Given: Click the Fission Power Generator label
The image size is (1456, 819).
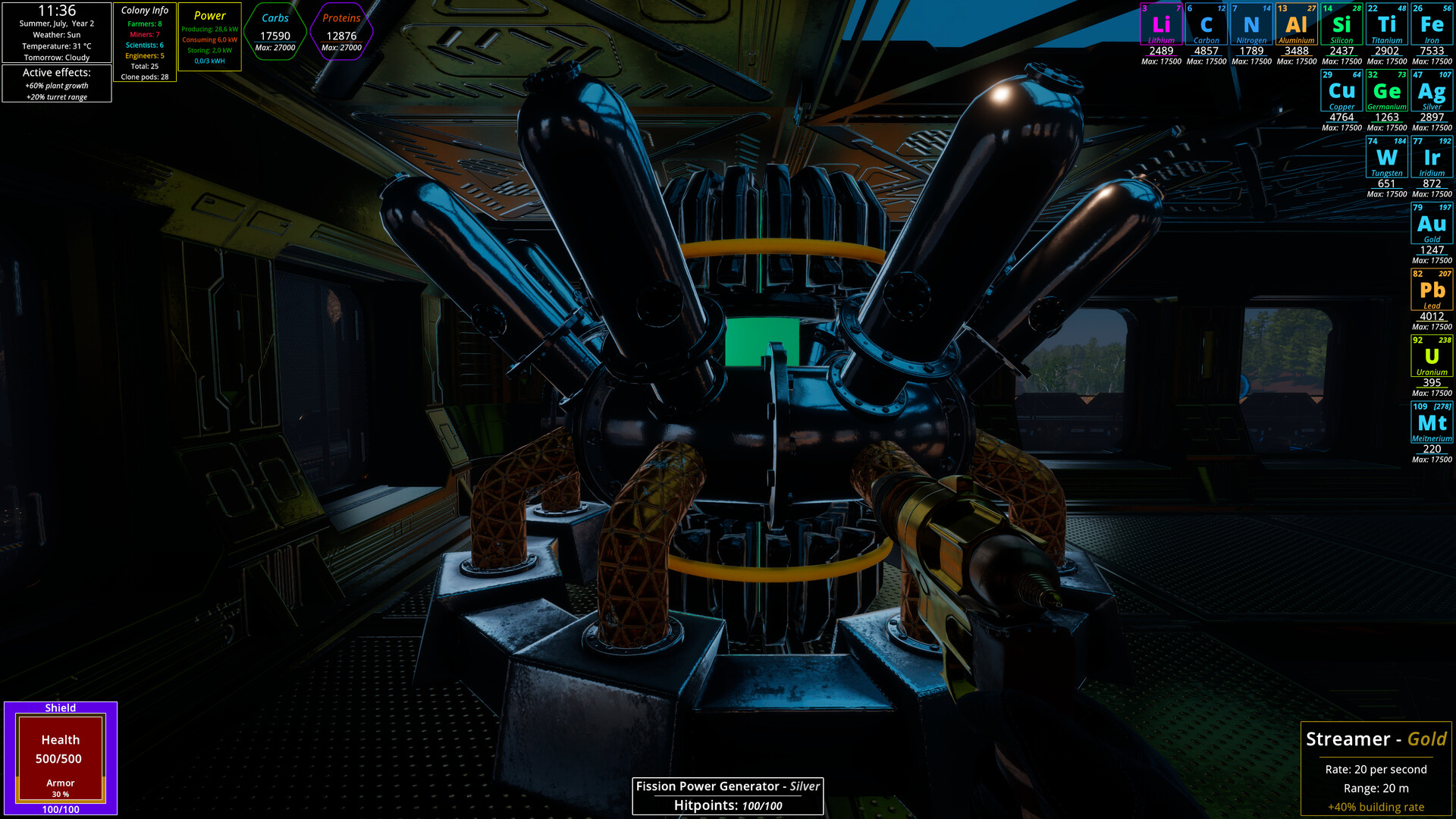Looking at the screenshot, I should (728, 786).
